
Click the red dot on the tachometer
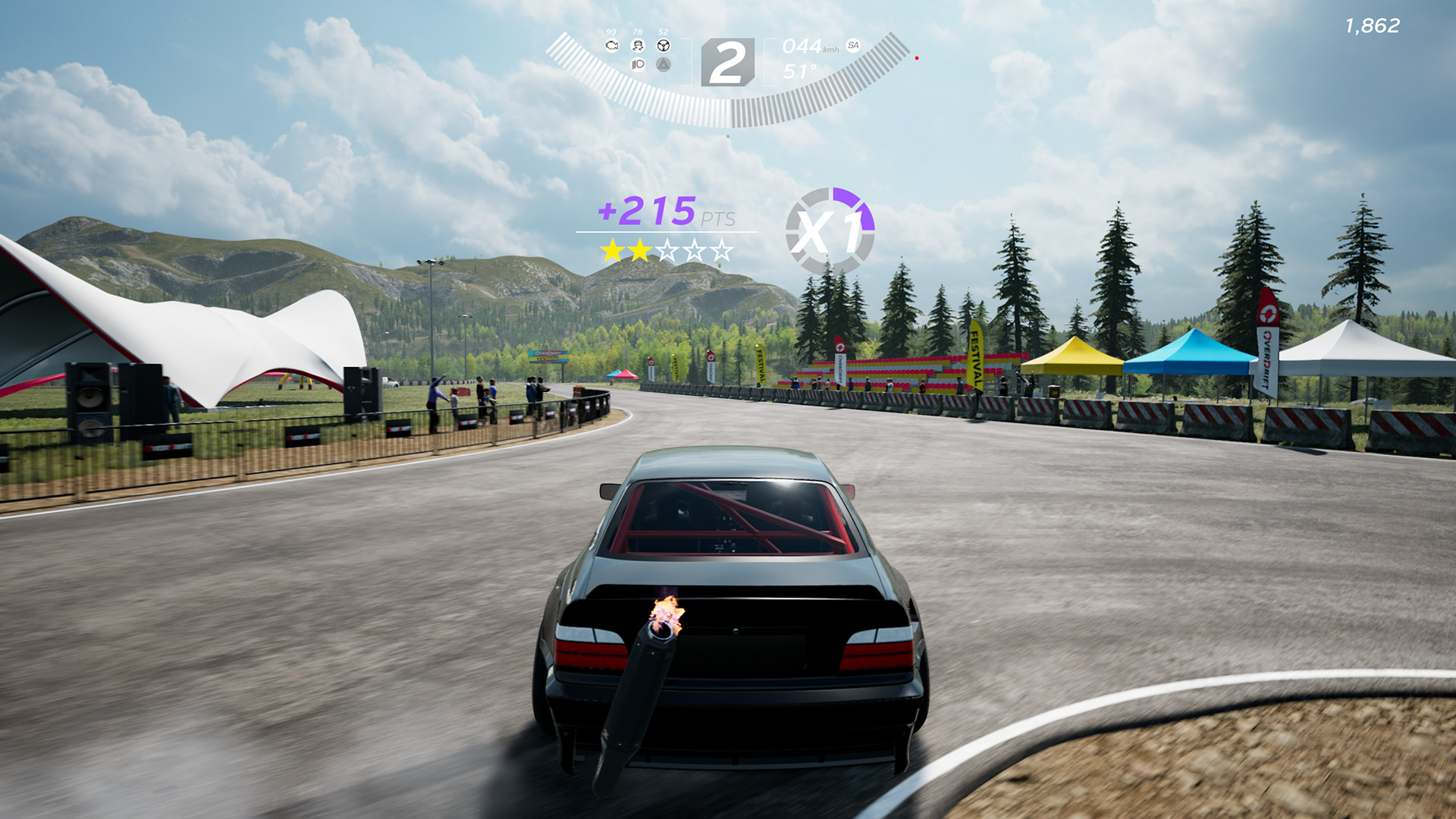(x=917, y=58)
